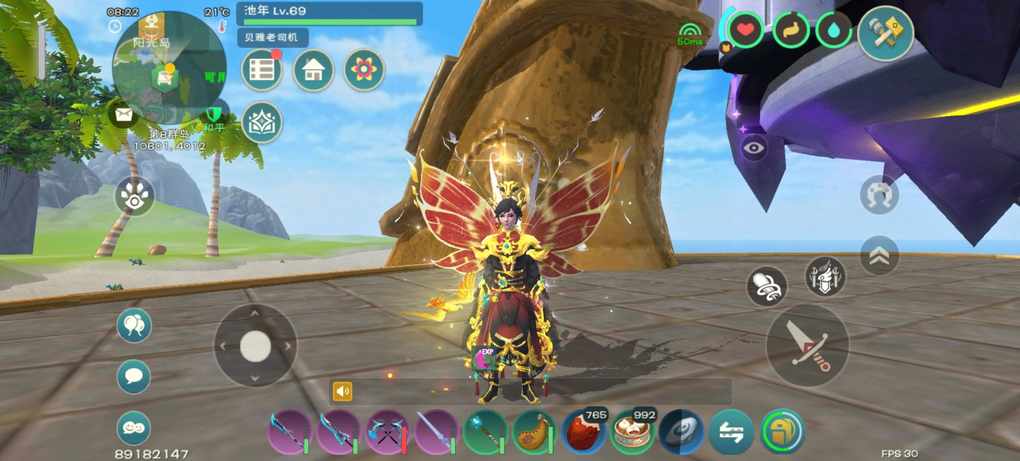1020x461 pixels.
Task: Tap the paw print pet button
Action: click(x=134, y=195)
